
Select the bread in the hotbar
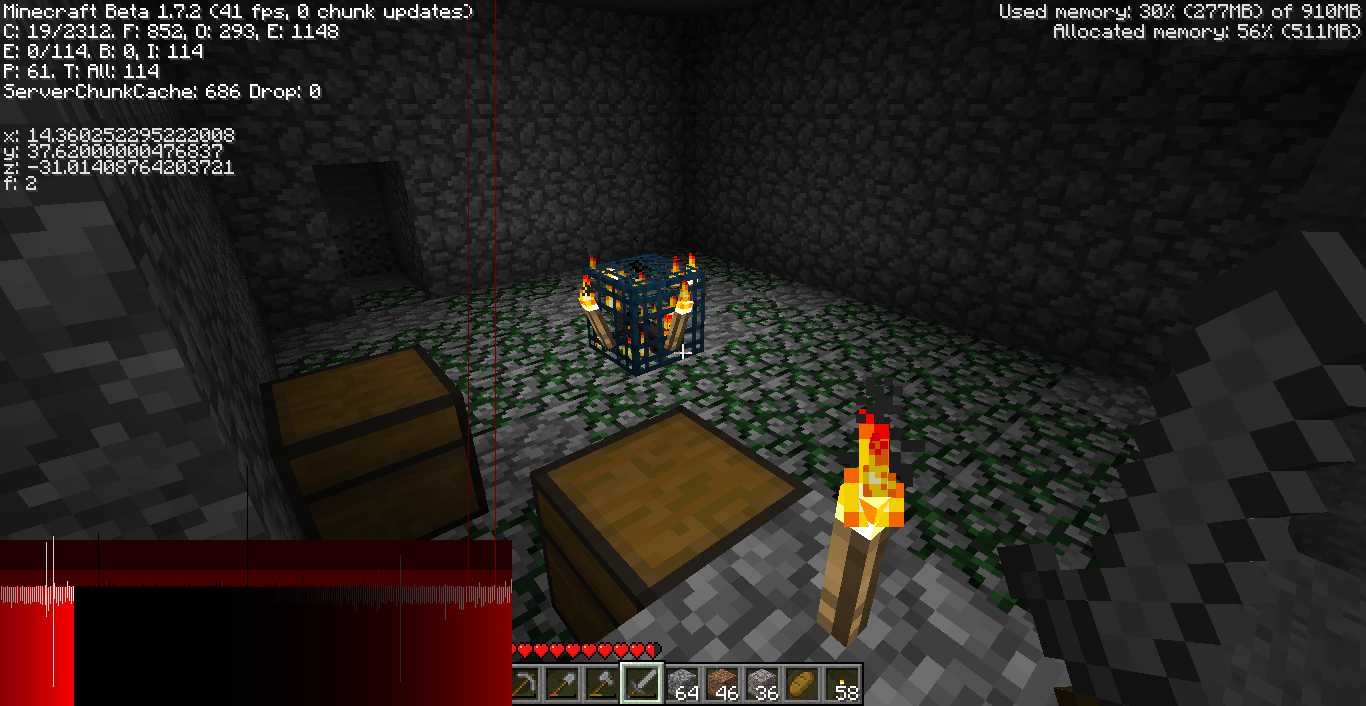click(x=802, y=684)
